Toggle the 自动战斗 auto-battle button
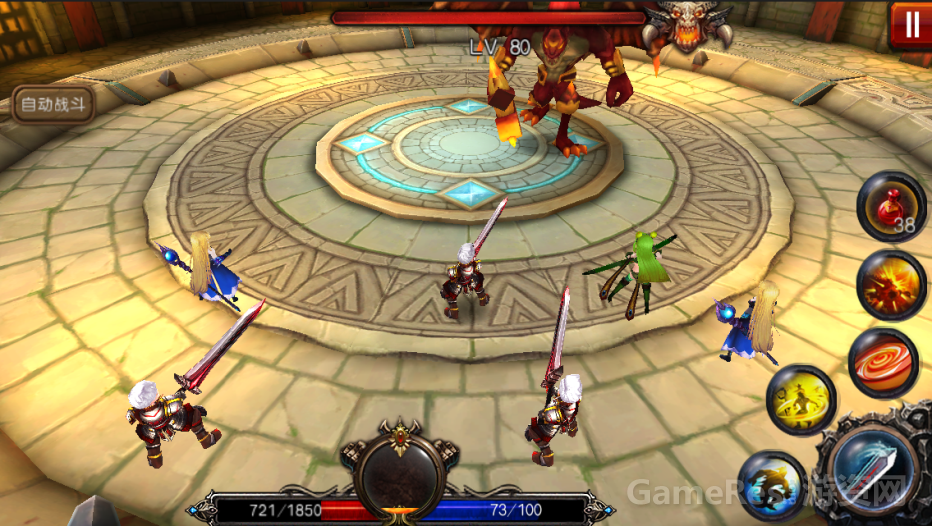This screenshot has height=526, width=932. [x=55, y=103]
